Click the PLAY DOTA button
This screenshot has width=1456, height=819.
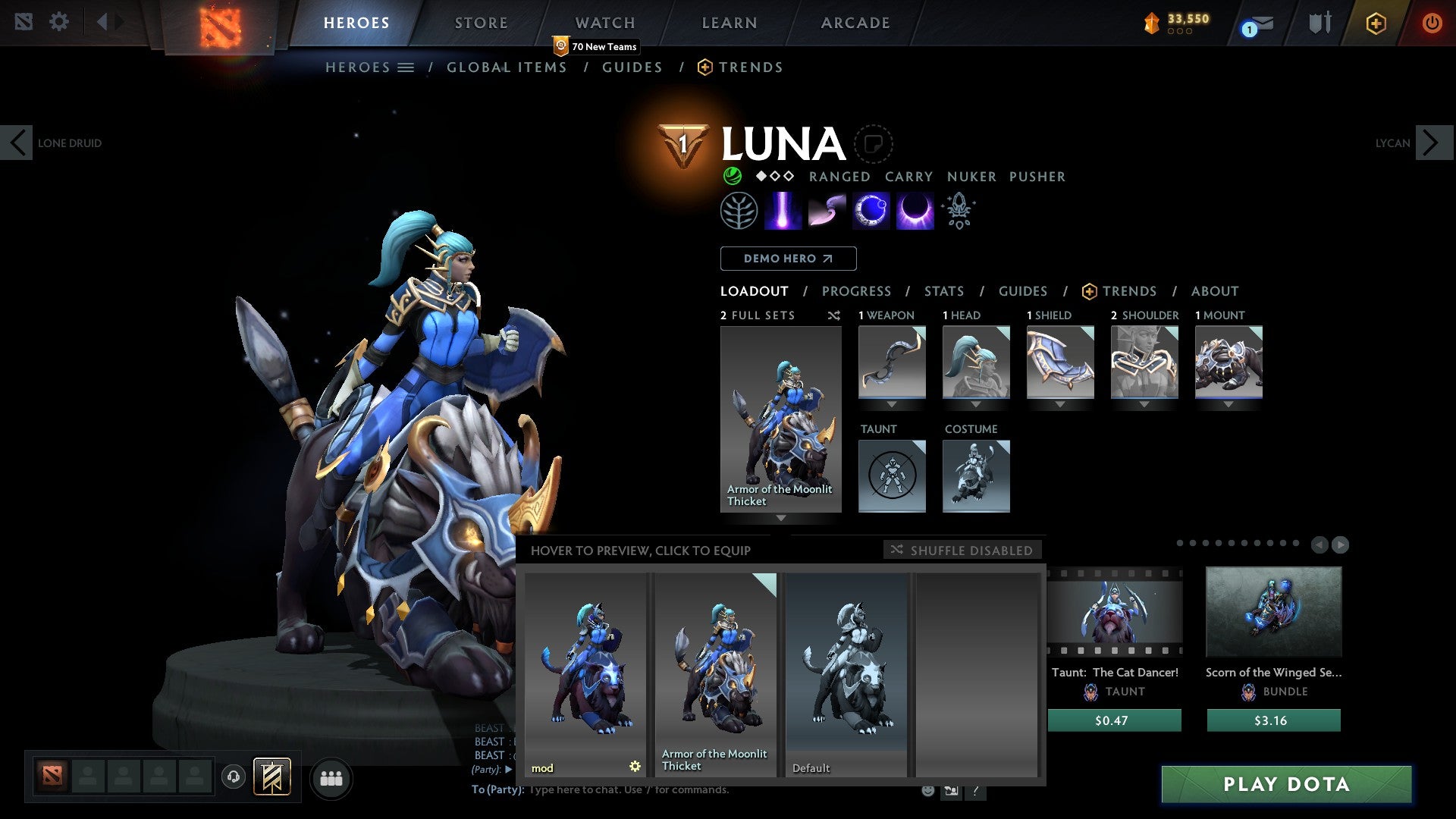tap(1286, 784)
